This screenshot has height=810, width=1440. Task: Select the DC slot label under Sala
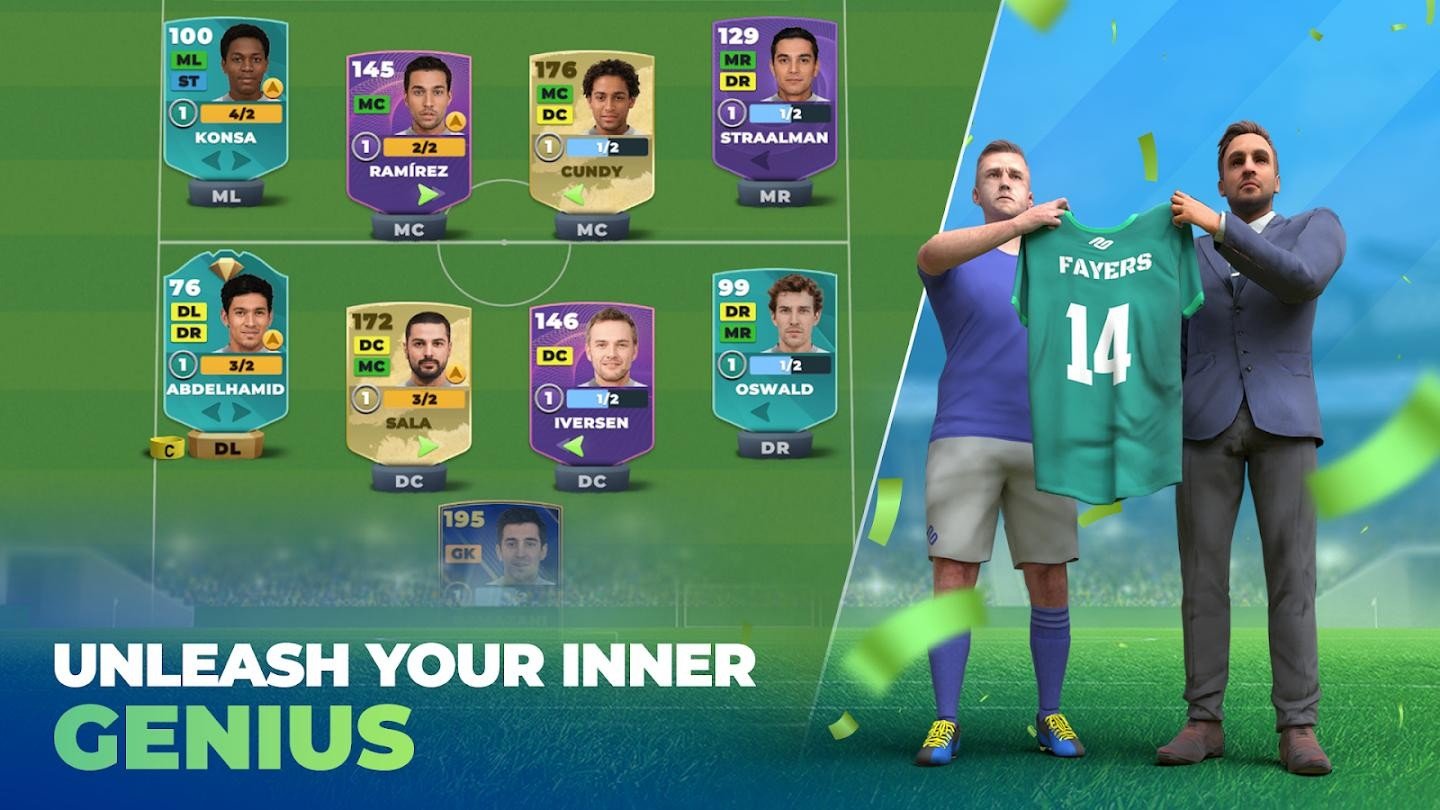pos(410,481)
